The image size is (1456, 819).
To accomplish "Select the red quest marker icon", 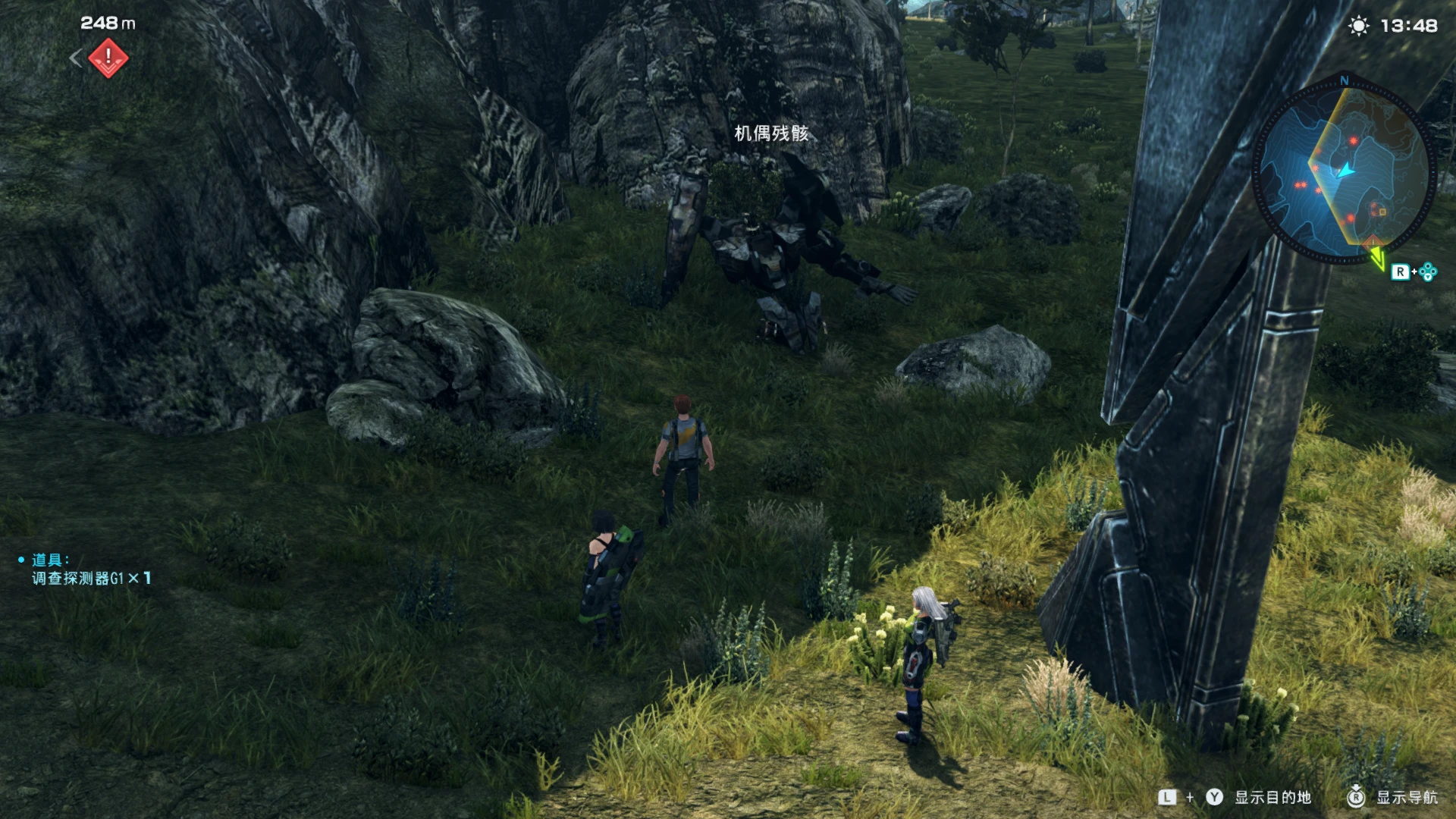I will 108,58.
